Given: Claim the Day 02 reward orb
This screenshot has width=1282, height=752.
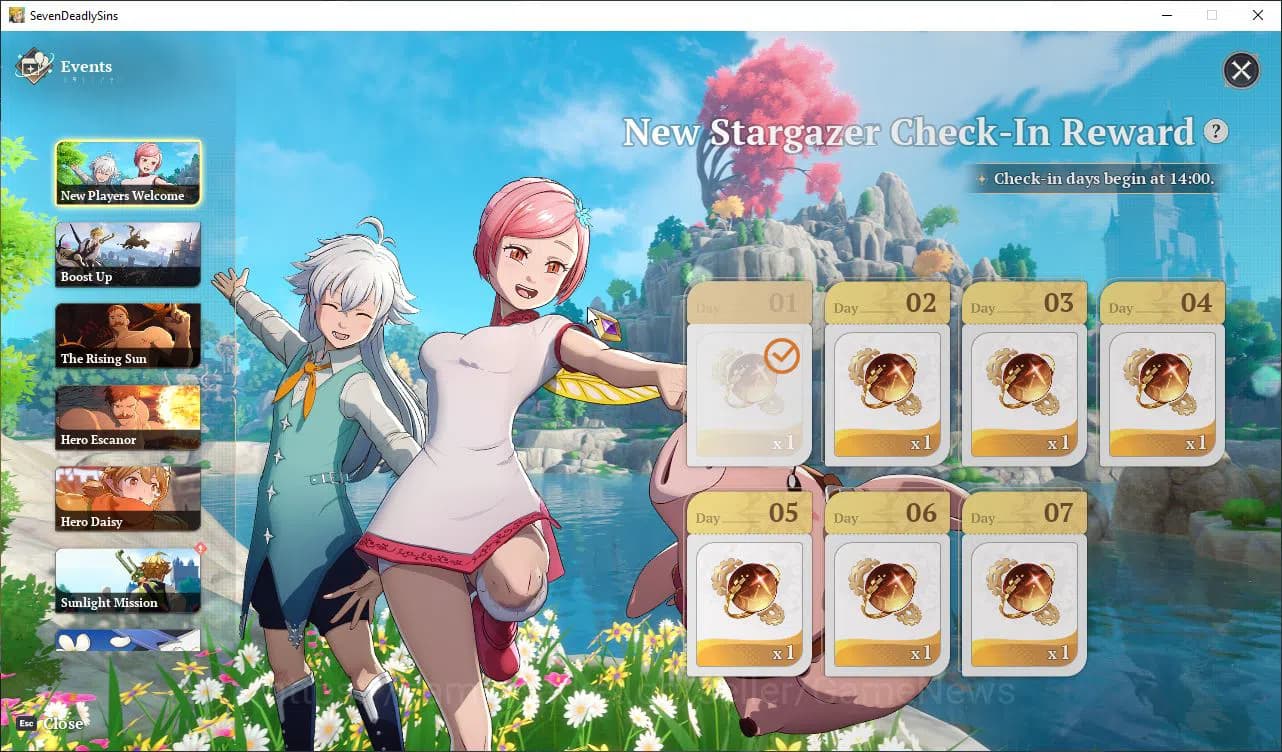Looking at the screenshot, I should coord(886,378).
